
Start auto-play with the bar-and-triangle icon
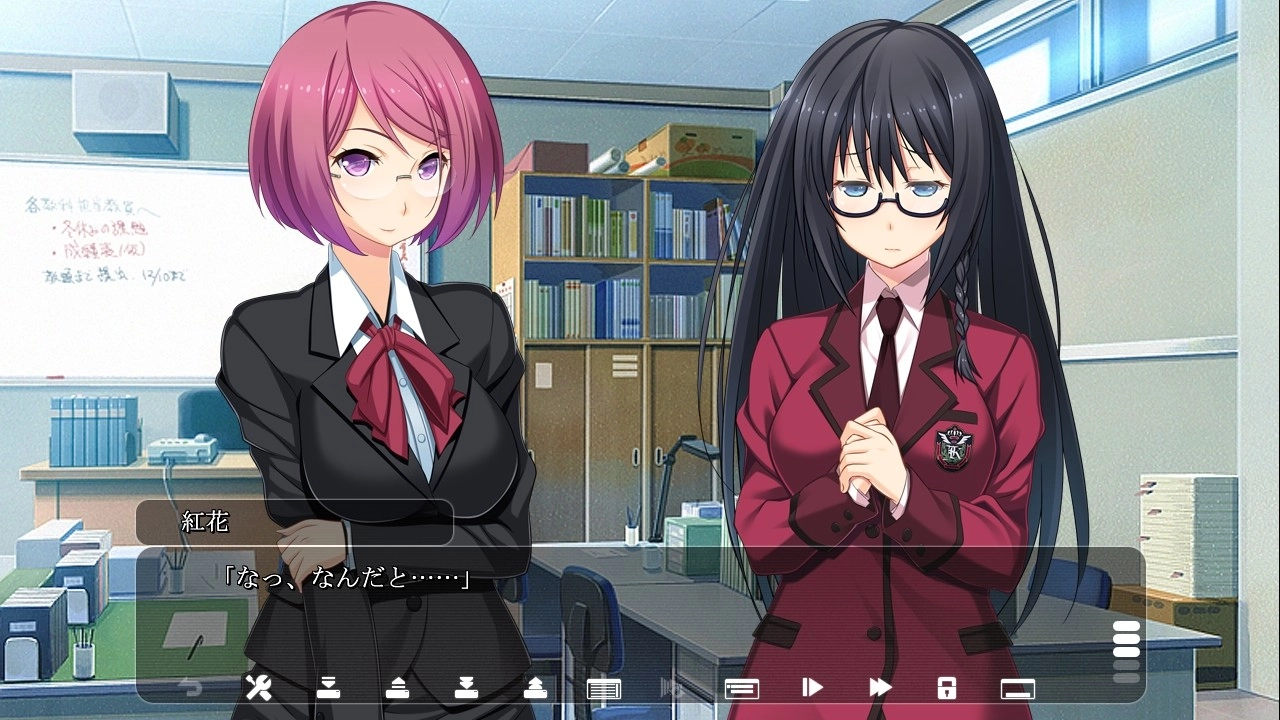click(812, 687)
